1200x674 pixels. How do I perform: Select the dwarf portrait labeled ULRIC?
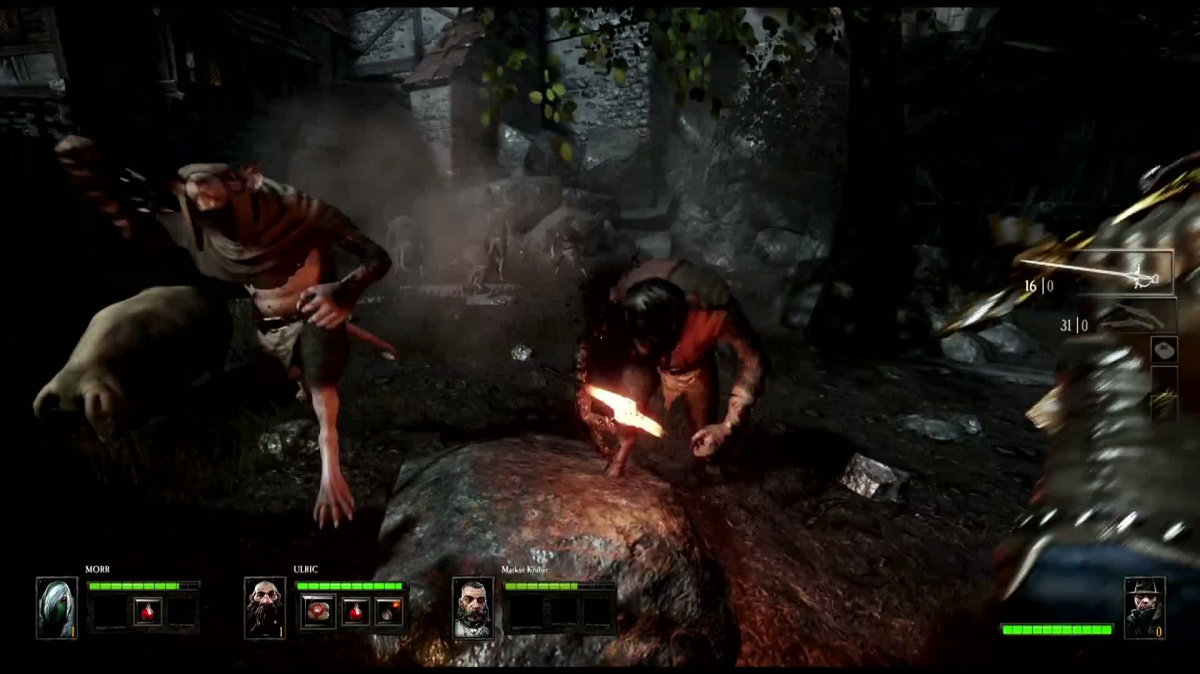click(x=265, y=607)
